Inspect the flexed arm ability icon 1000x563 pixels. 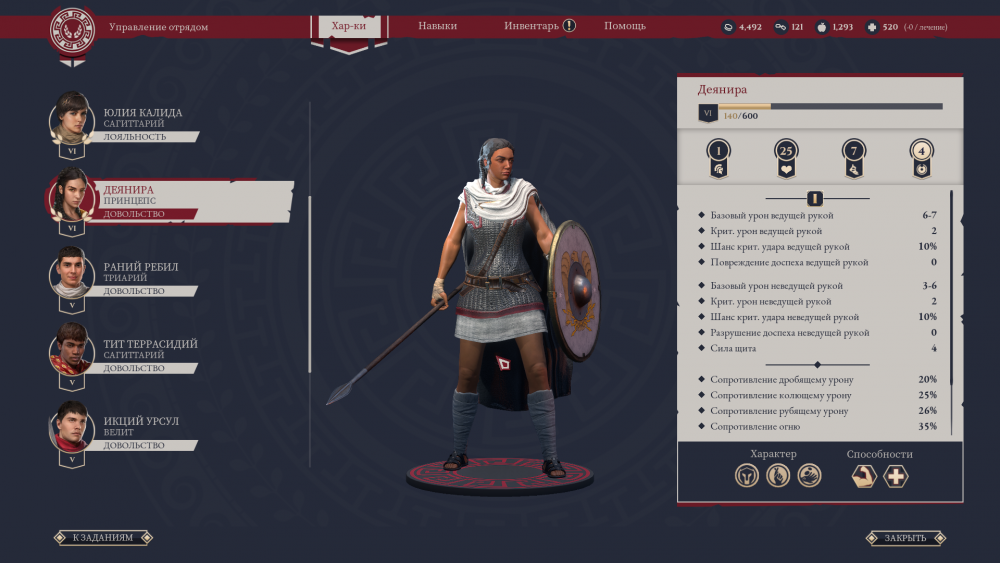(x=864, y=477)
